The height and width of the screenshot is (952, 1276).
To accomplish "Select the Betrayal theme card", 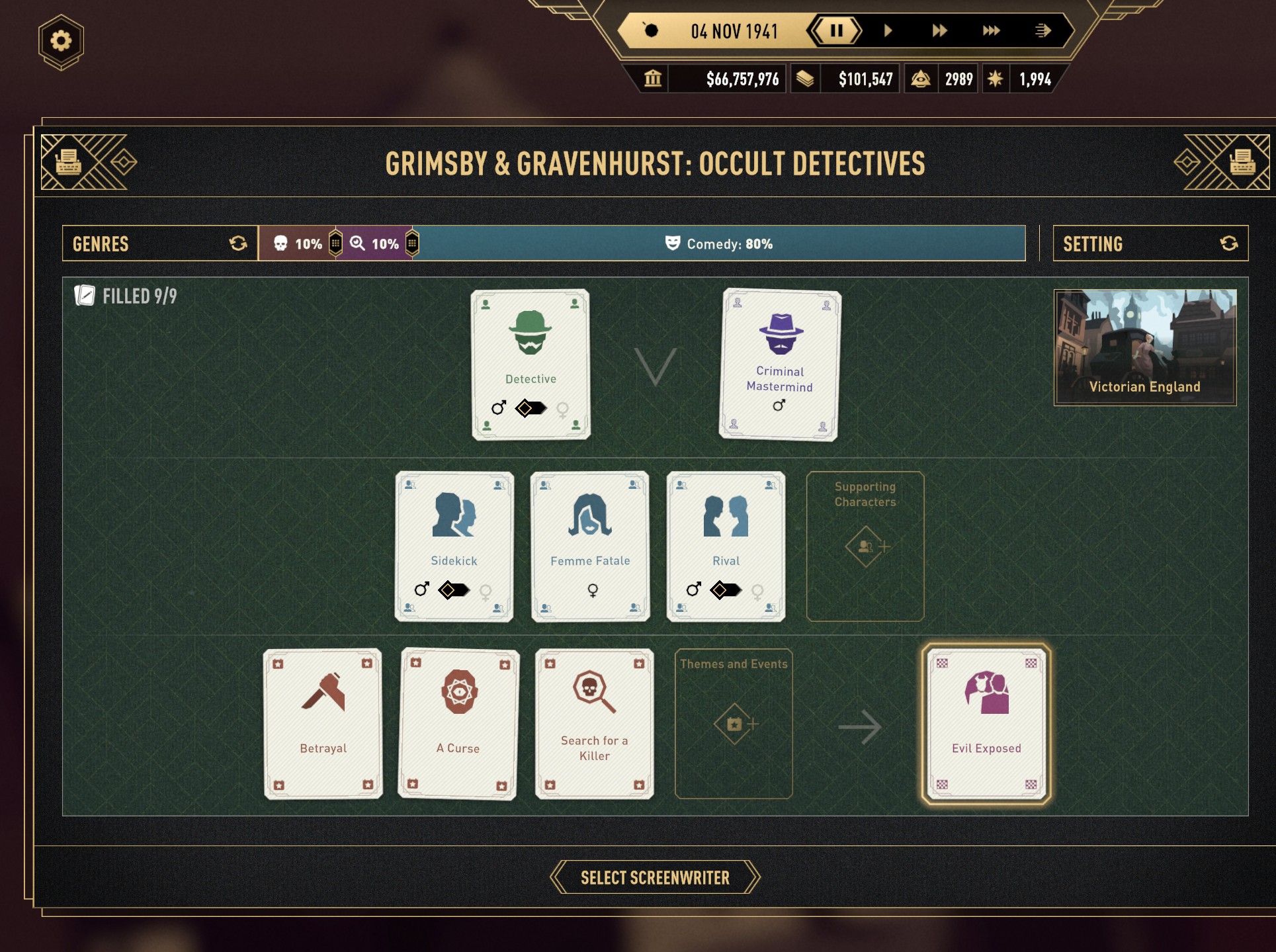I will pyautogui.click(x=323, y=723).
